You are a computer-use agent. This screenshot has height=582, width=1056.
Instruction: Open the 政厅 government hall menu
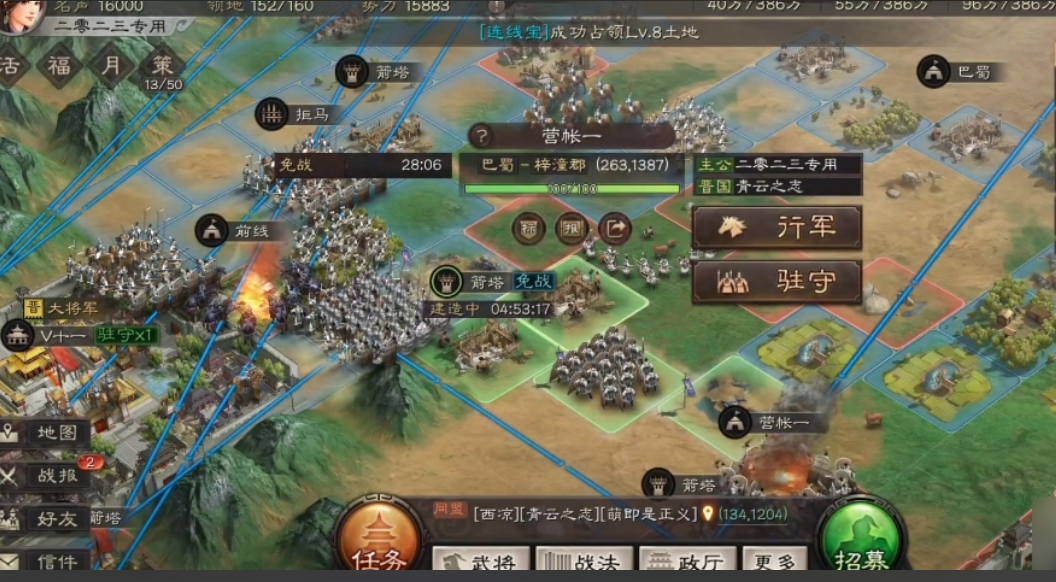687,562
